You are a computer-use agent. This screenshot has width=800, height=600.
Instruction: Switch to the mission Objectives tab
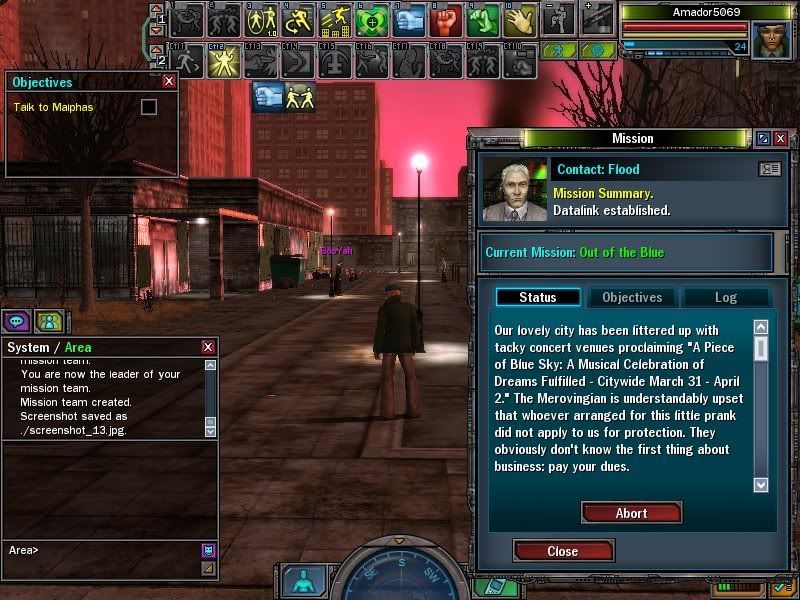632,297
